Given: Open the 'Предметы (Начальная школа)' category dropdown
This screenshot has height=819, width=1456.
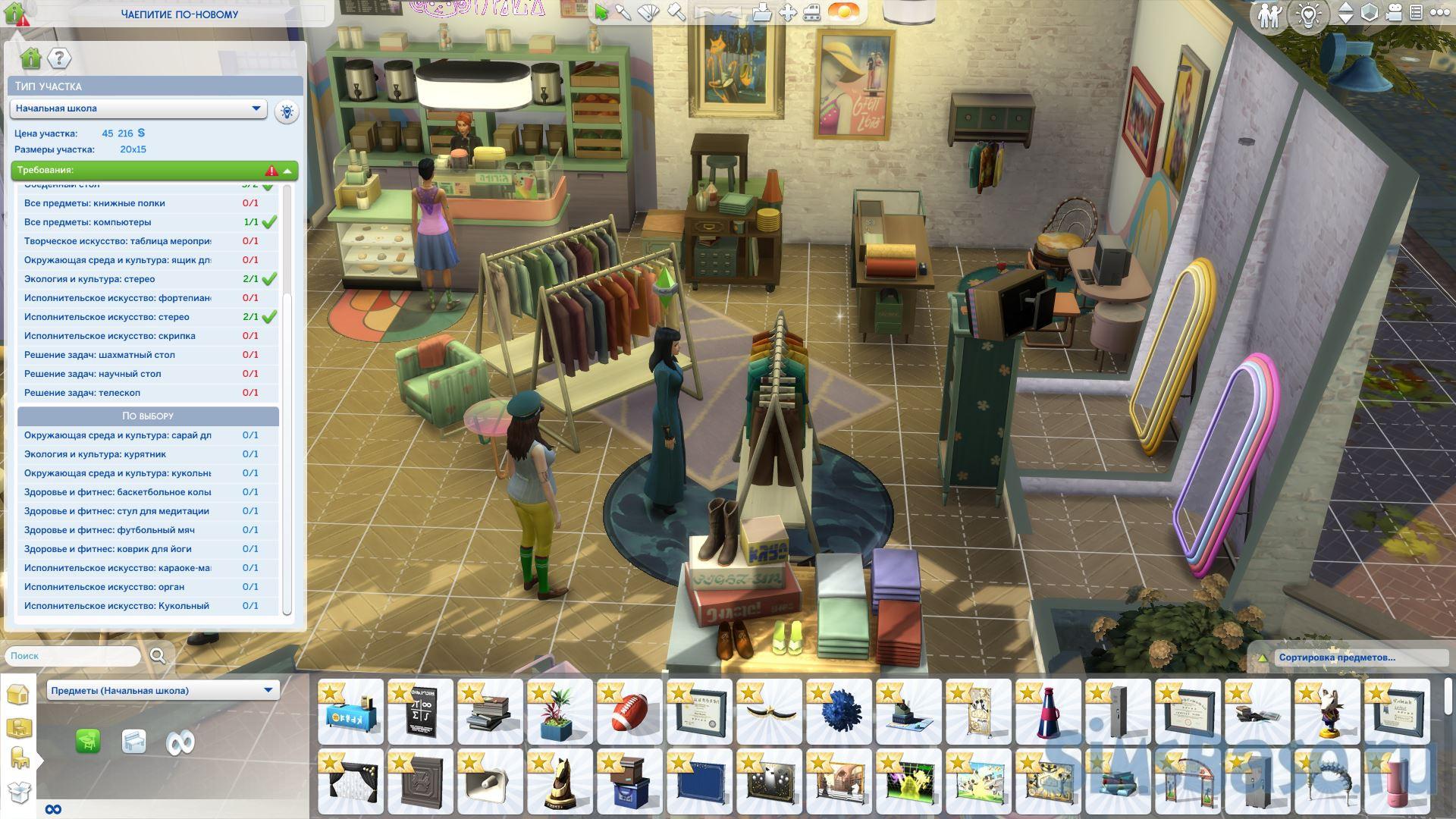Looking at the screenshot, I should (163, 690).
